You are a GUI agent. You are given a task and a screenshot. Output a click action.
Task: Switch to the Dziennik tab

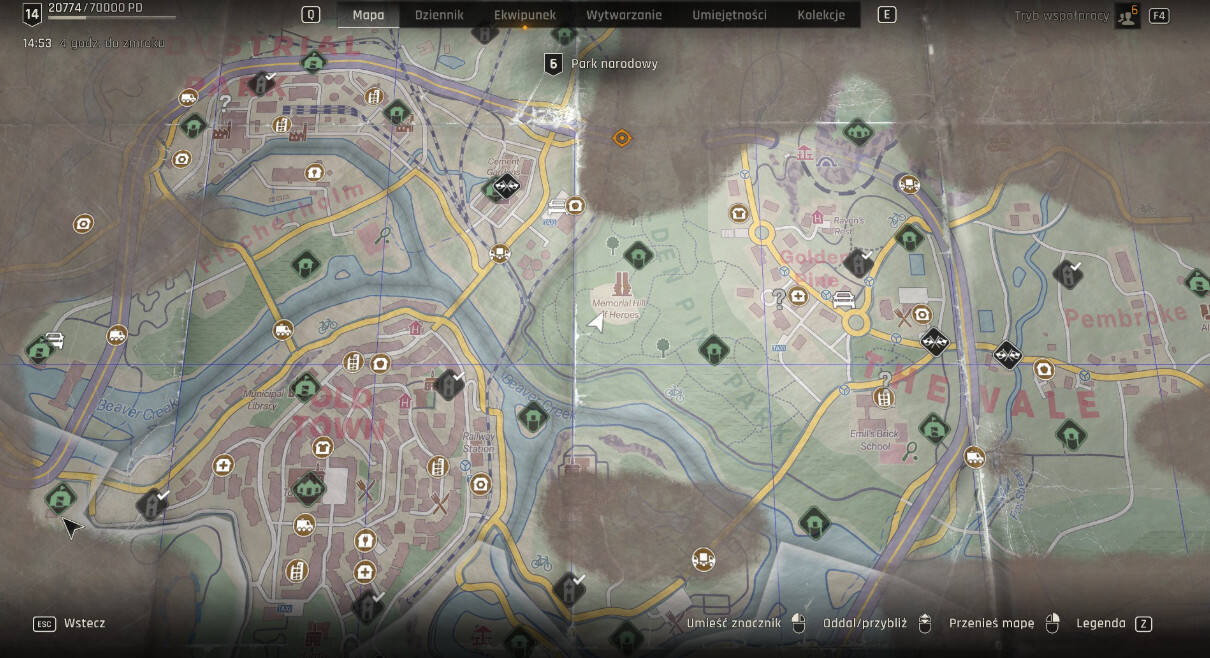(439, 15)
